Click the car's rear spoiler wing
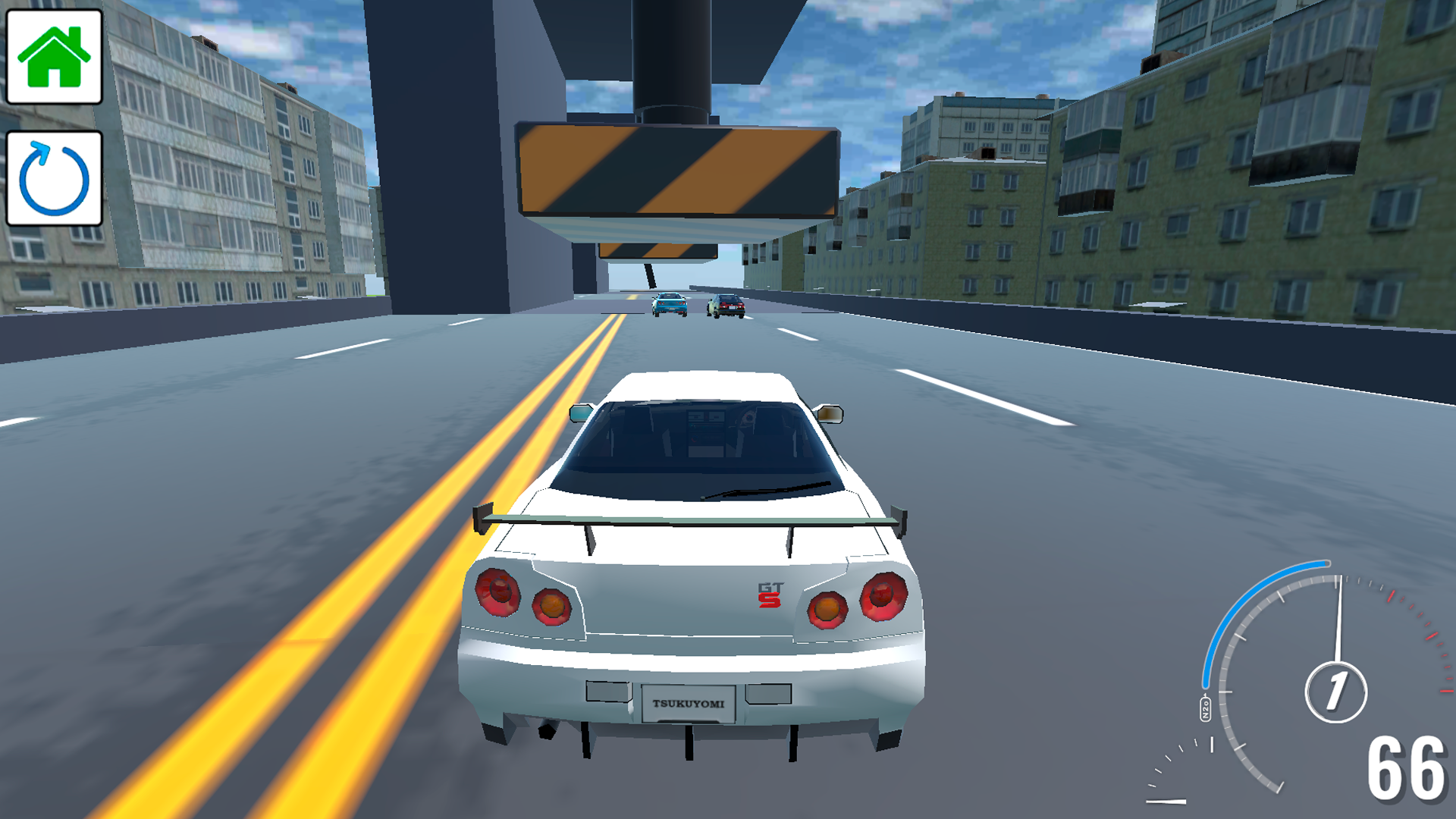1456x819 pixels. point(690,519)
